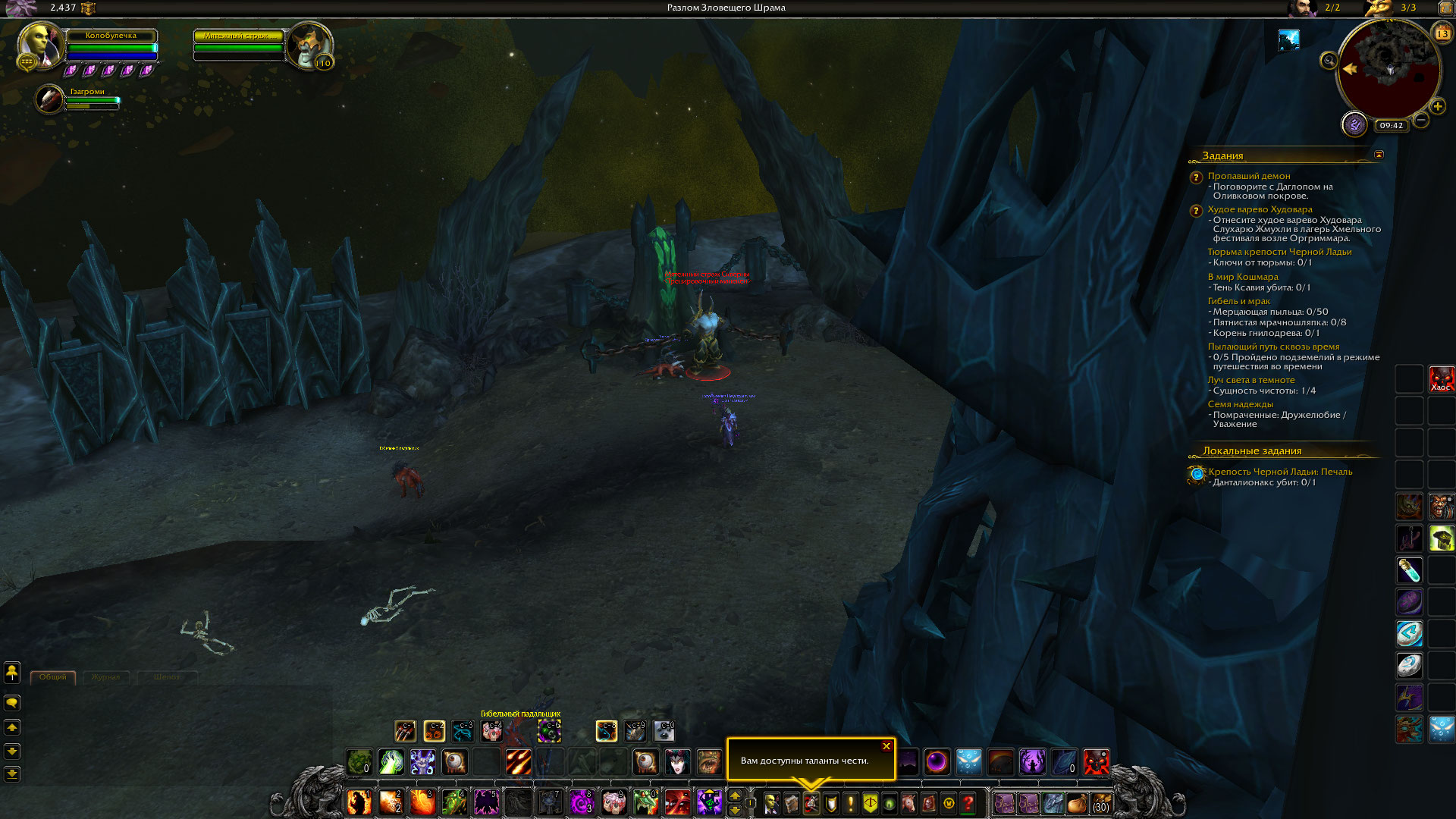Click the red Хаос demon icon
This screenshot has width=1456, height=819.
tap(1441, 378)
